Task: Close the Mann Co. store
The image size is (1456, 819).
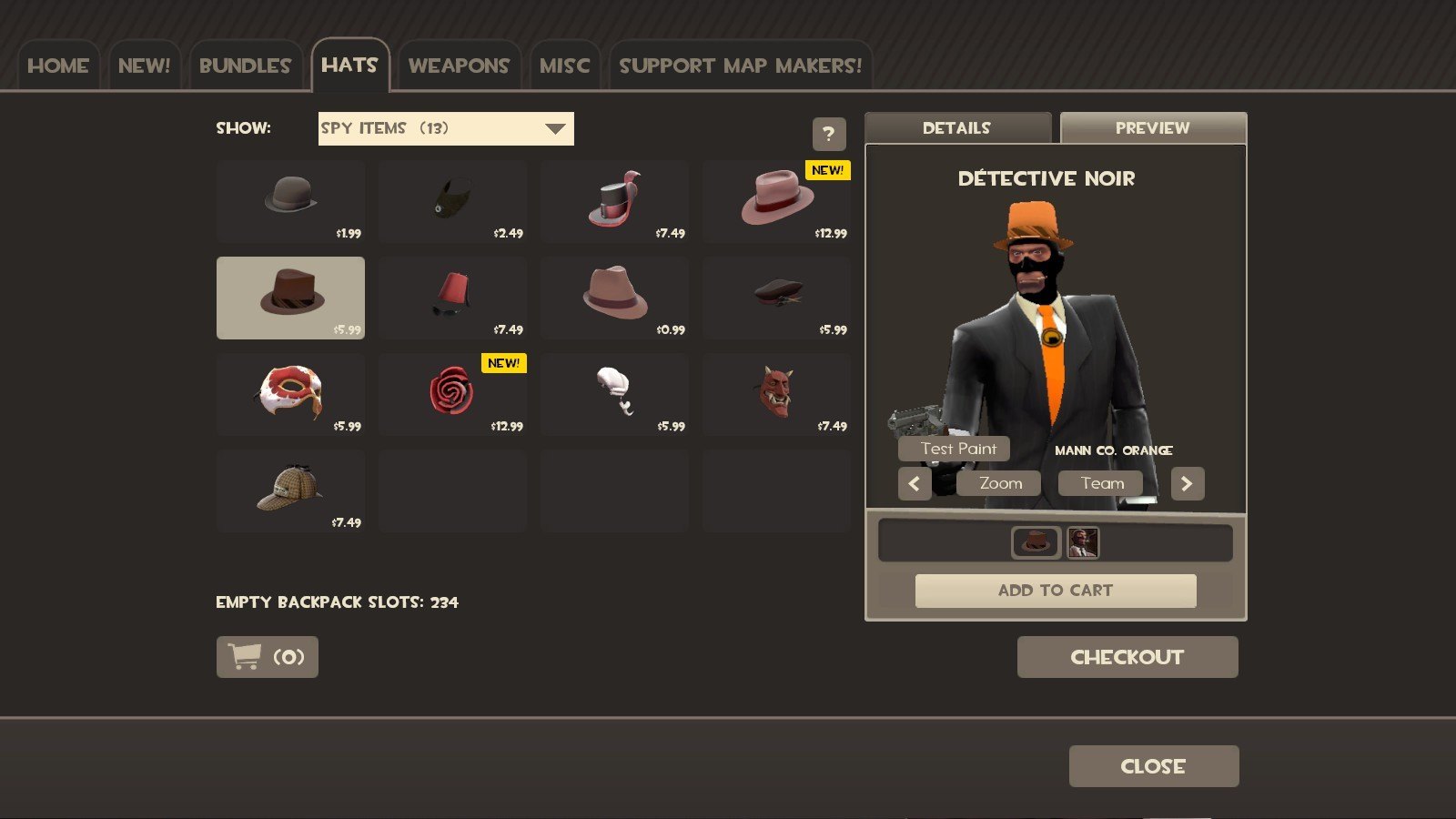Action: 1153,766
